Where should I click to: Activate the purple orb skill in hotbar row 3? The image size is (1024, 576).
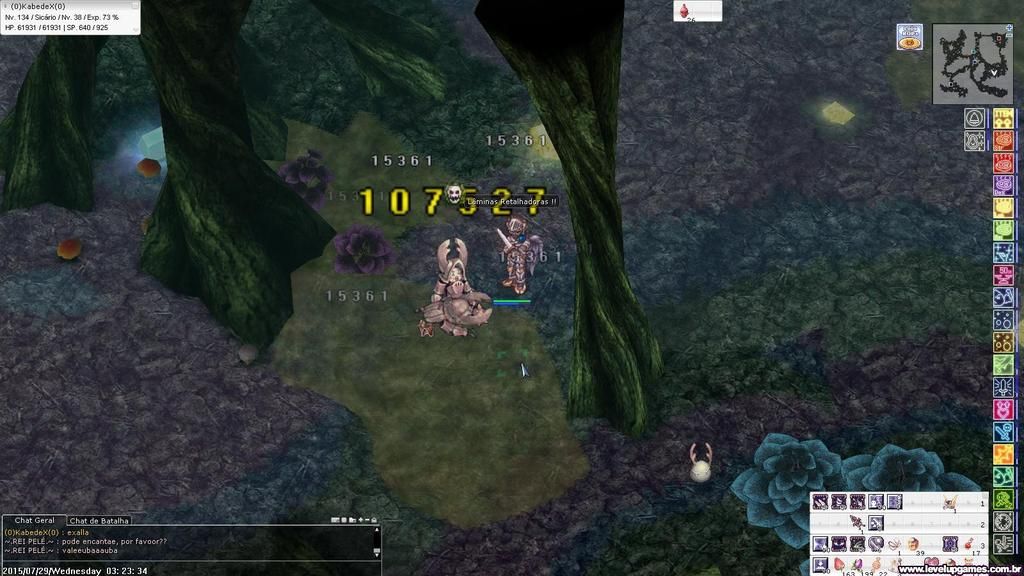[875, 544]
